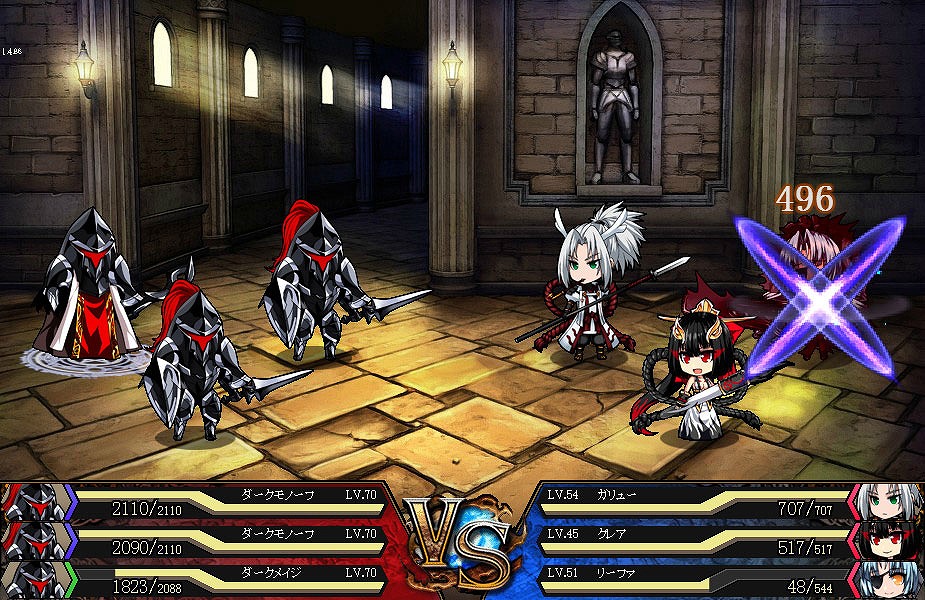Click the VS emblem
Image resolution: width=925 pixels, height=600 pixels.
pos(462,540)
